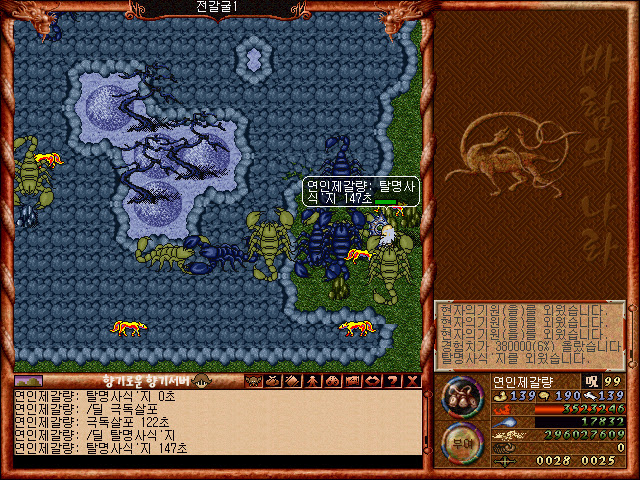Viewport: 640px width, 480px height.
Task: Open the spell book toolbar icon
Action: tap(293, 381)
